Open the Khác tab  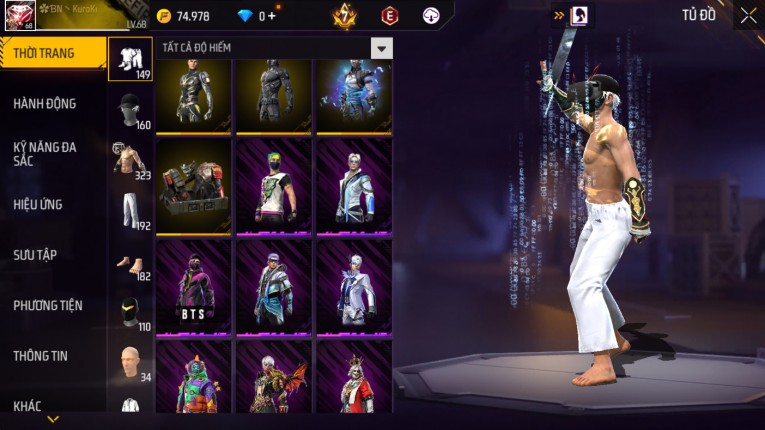point(28,406)
